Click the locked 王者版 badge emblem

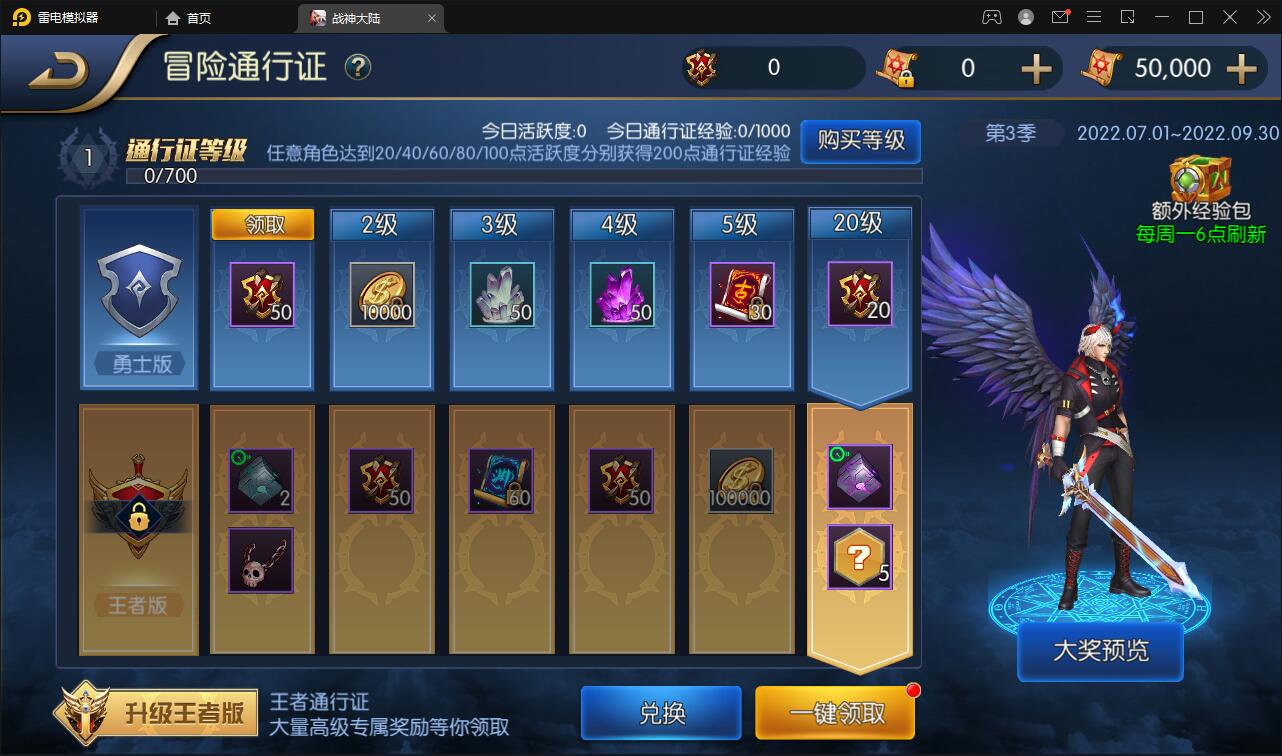(137, 510)
